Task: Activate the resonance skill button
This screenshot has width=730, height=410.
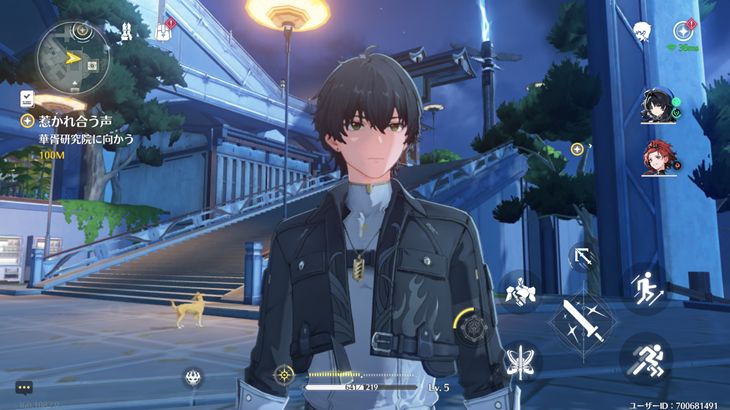Action: [518, 293]
